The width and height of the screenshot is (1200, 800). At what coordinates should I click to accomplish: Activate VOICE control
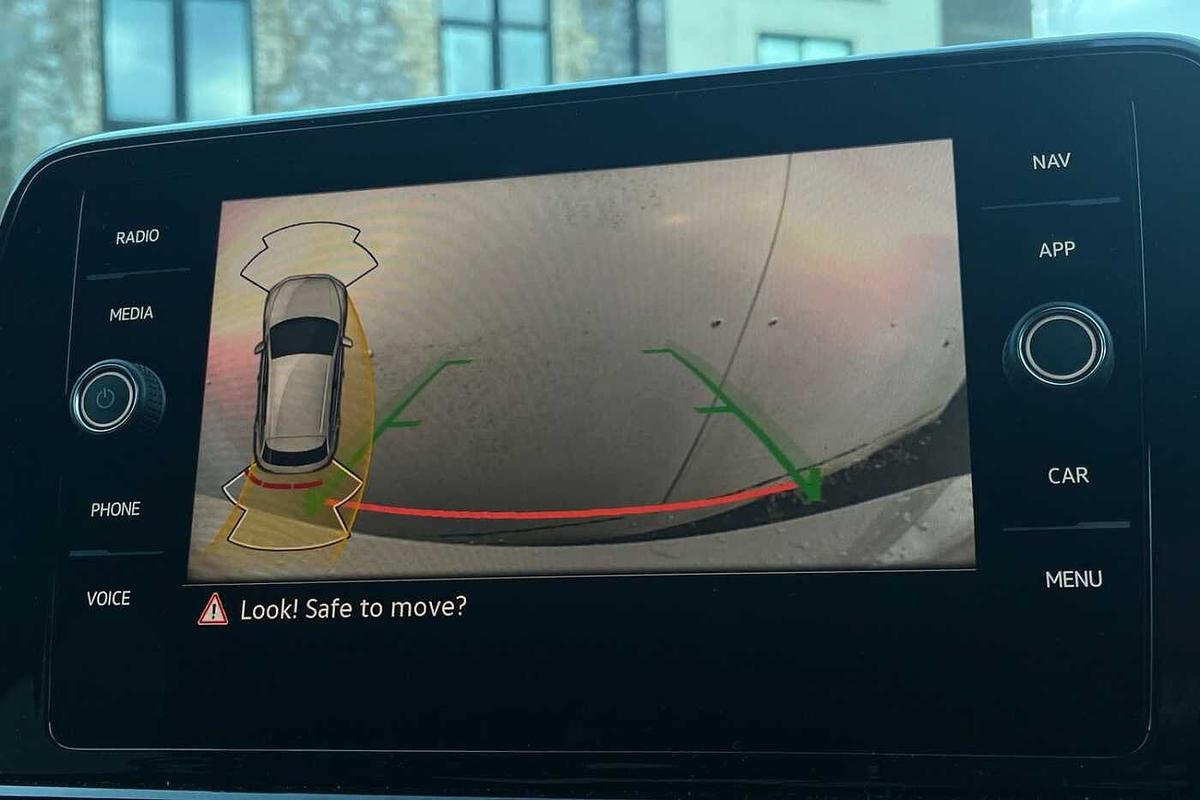(108, 598)
